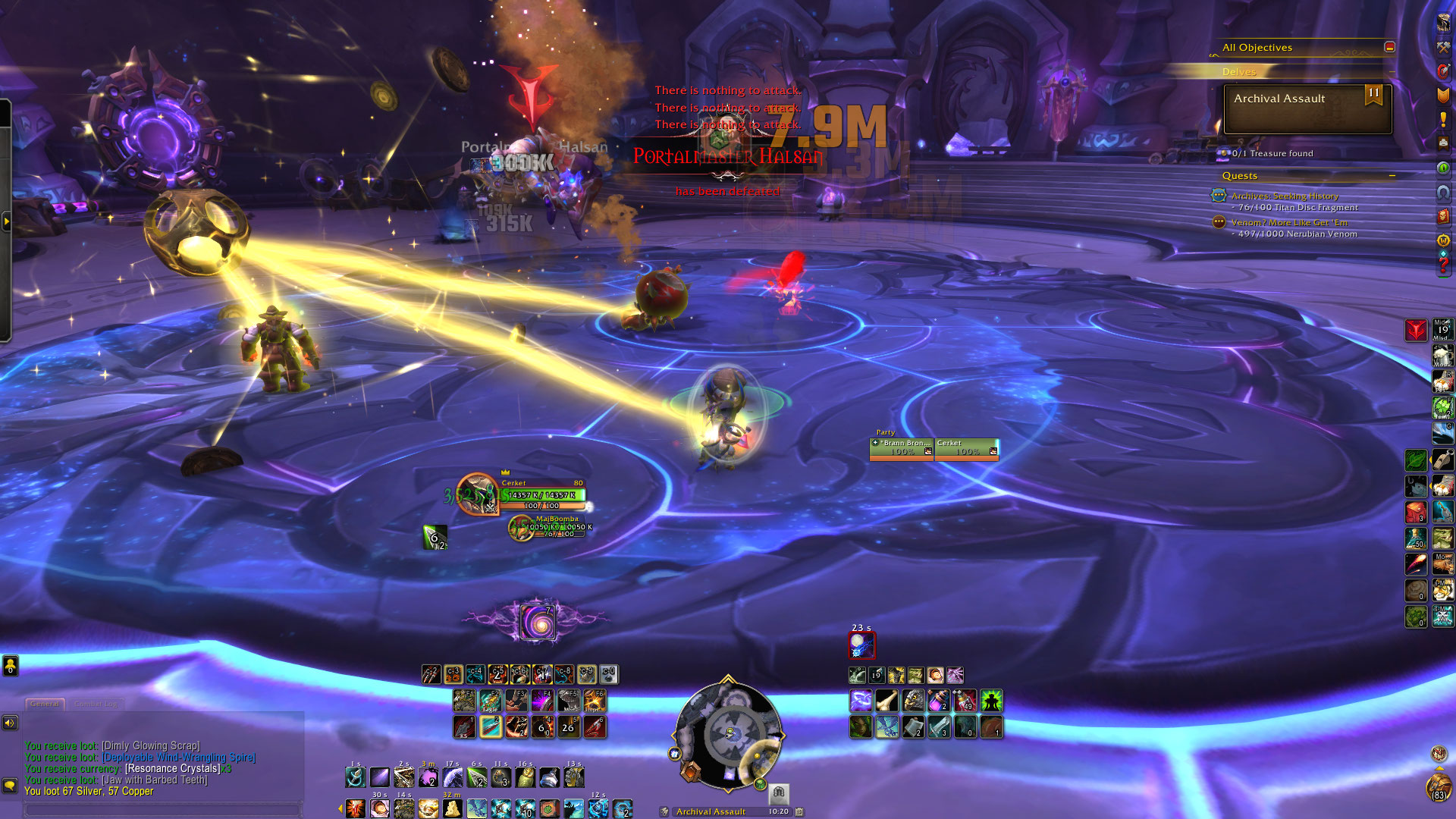
Task: Collapse the Quests section header
Action: coord(1392,176)
